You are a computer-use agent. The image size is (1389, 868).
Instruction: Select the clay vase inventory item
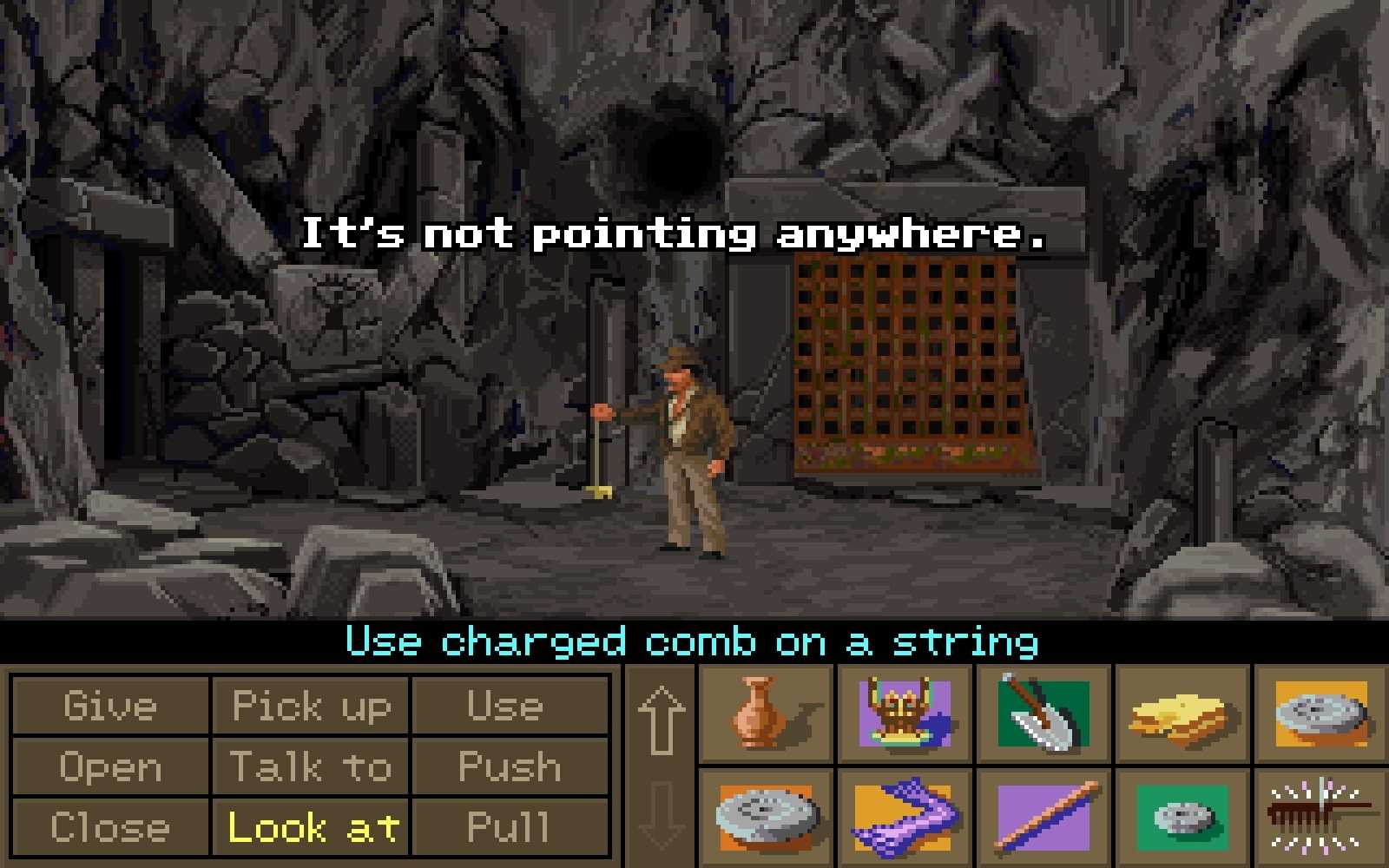tap(765, 713)
